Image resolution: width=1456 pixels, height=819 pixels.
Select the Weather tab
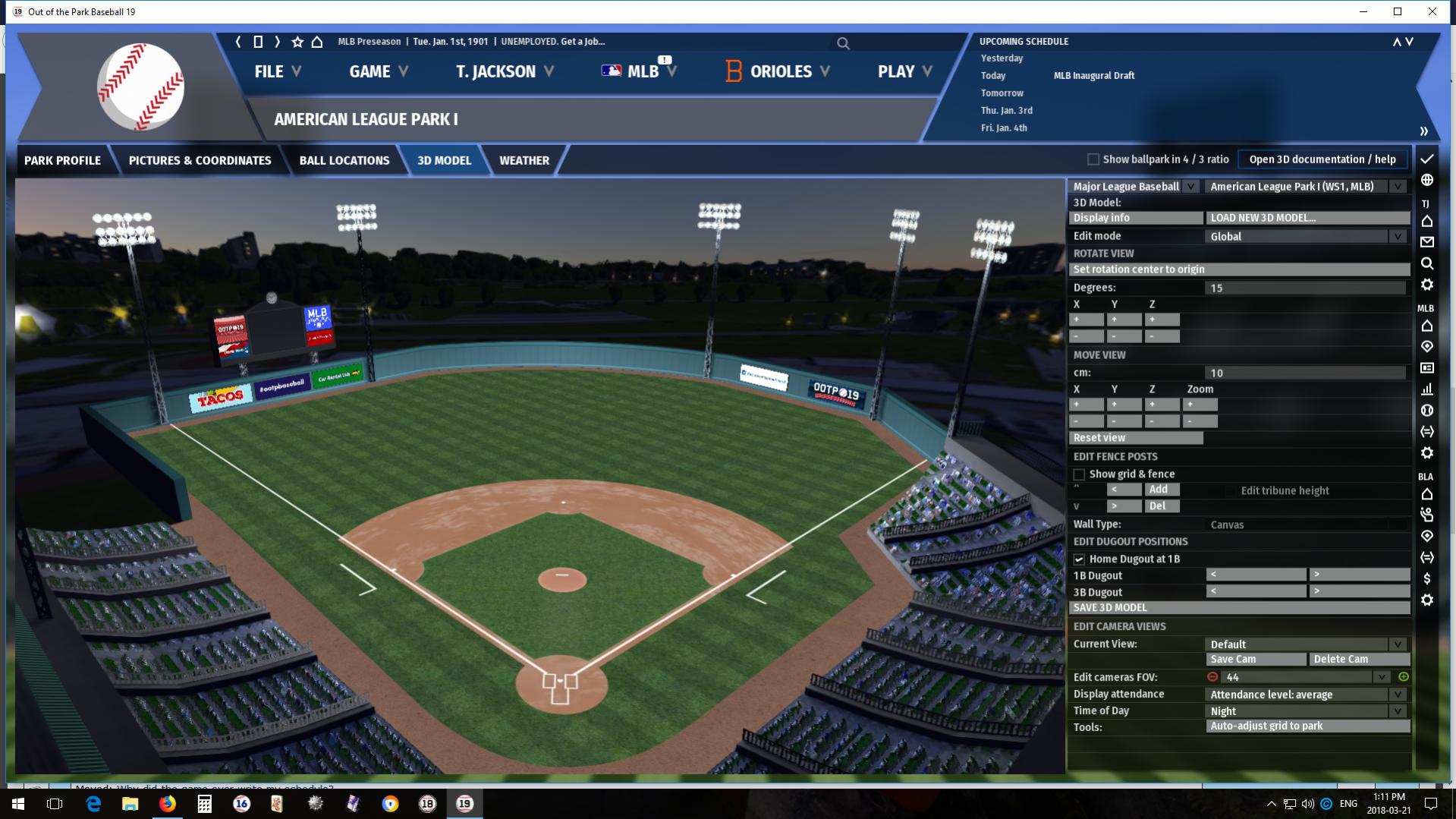(524, 160)
